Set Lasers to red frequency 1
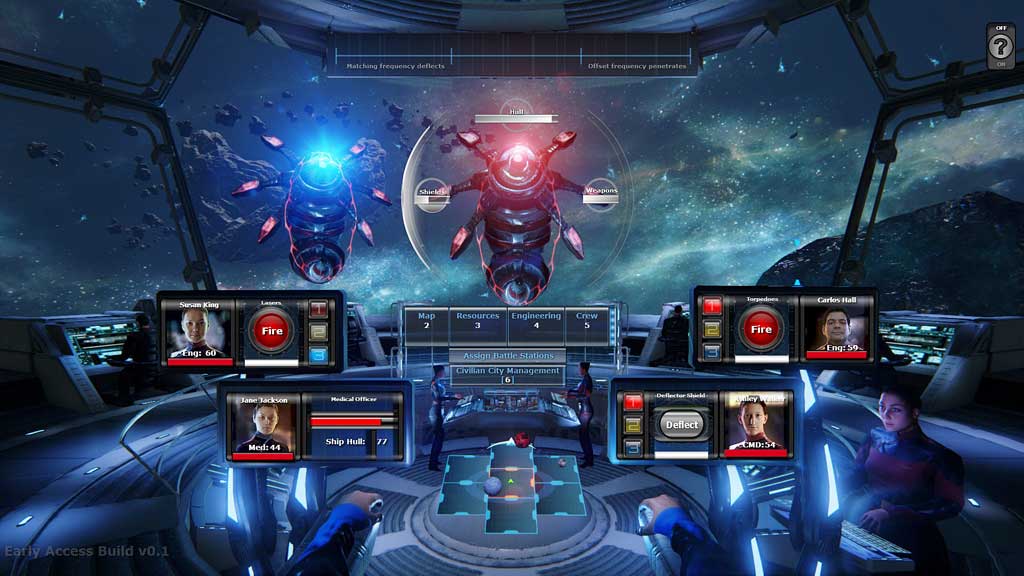The height and width of the screenshot is (576, 1024). coord(319,308)
